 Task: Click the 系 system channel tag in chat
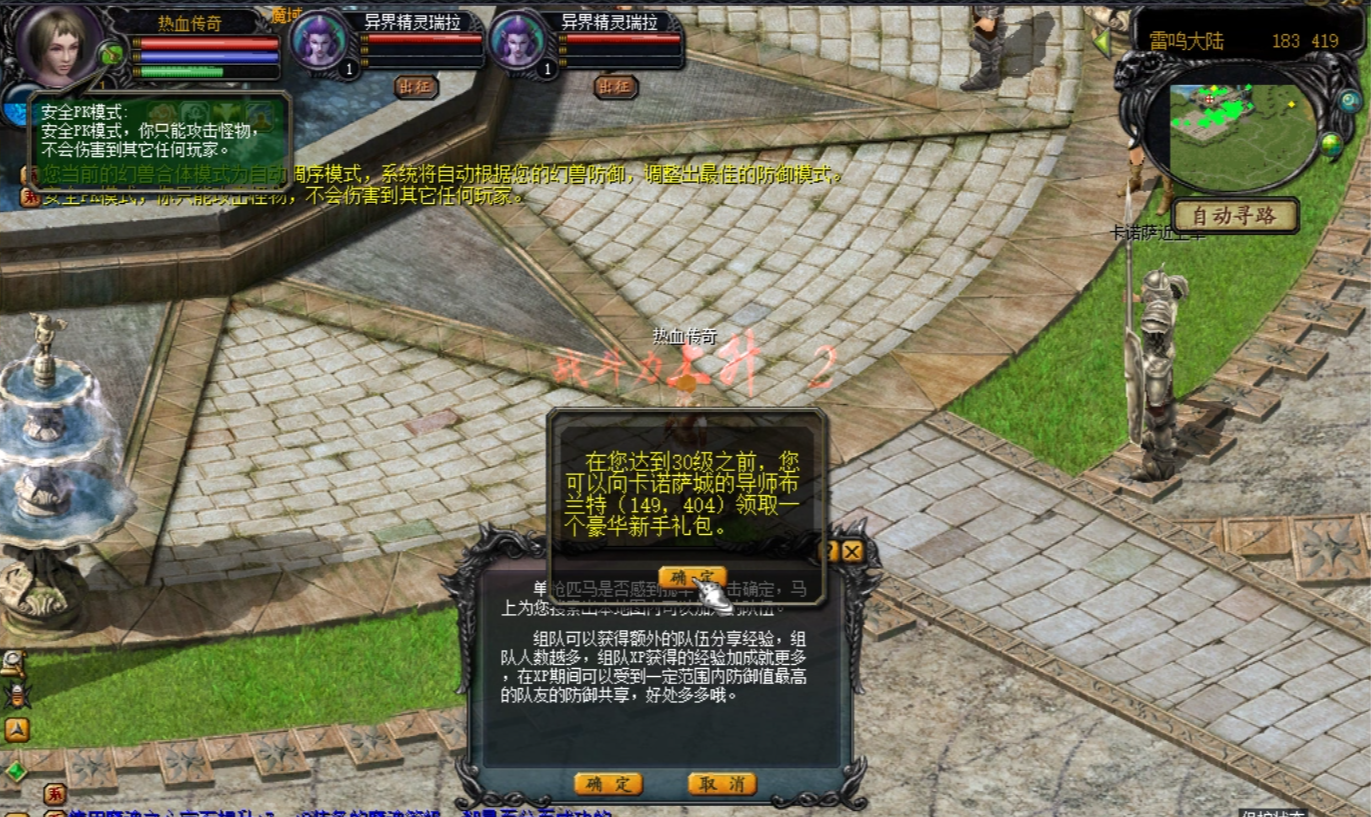coord(55,796)
